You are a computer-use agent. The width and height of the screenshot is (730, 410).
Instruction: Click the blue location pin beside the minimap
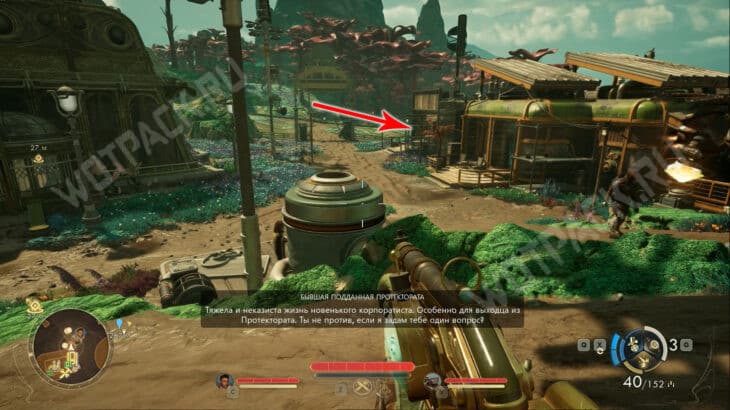tap(119, 324)
